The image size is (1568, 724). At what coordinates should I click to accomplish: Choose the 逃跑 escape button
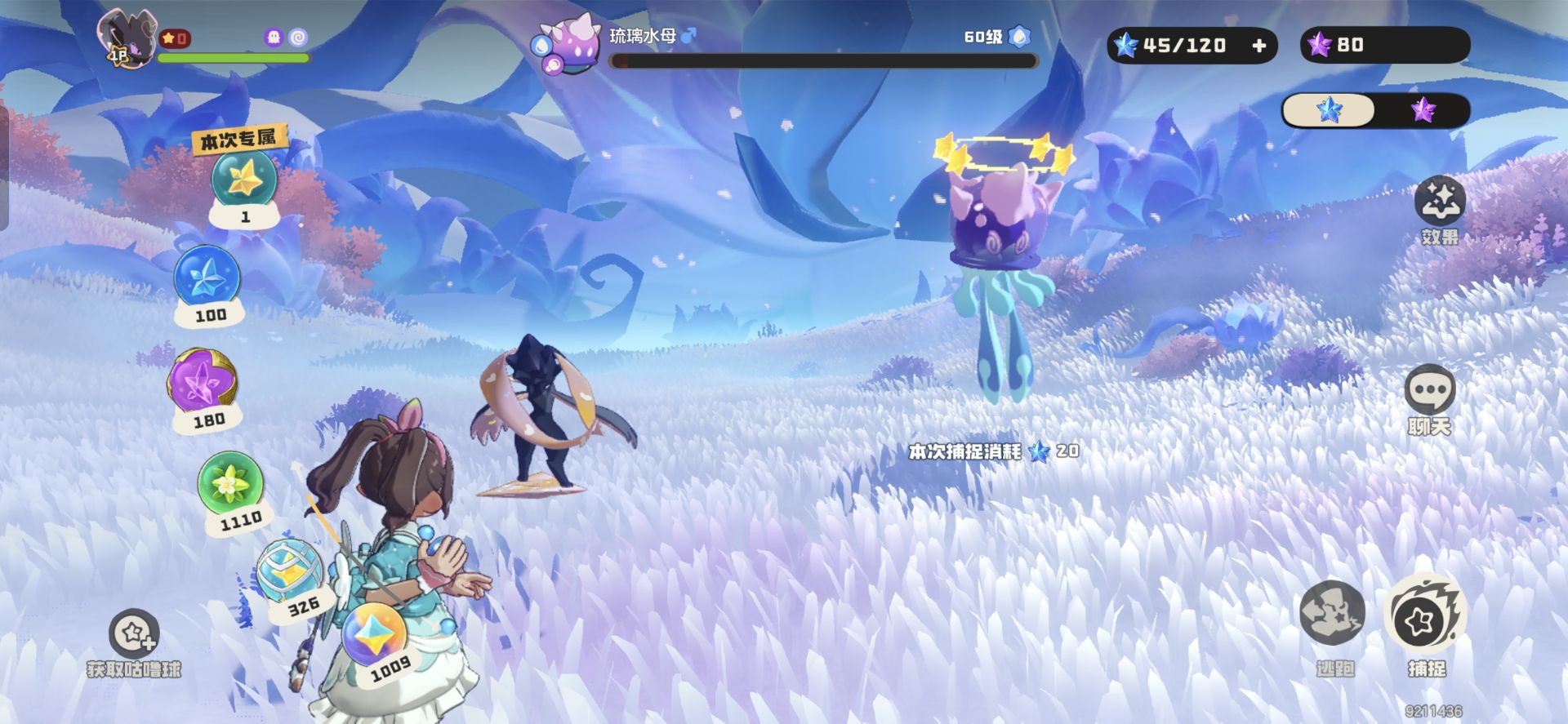tap(1332, 615)
